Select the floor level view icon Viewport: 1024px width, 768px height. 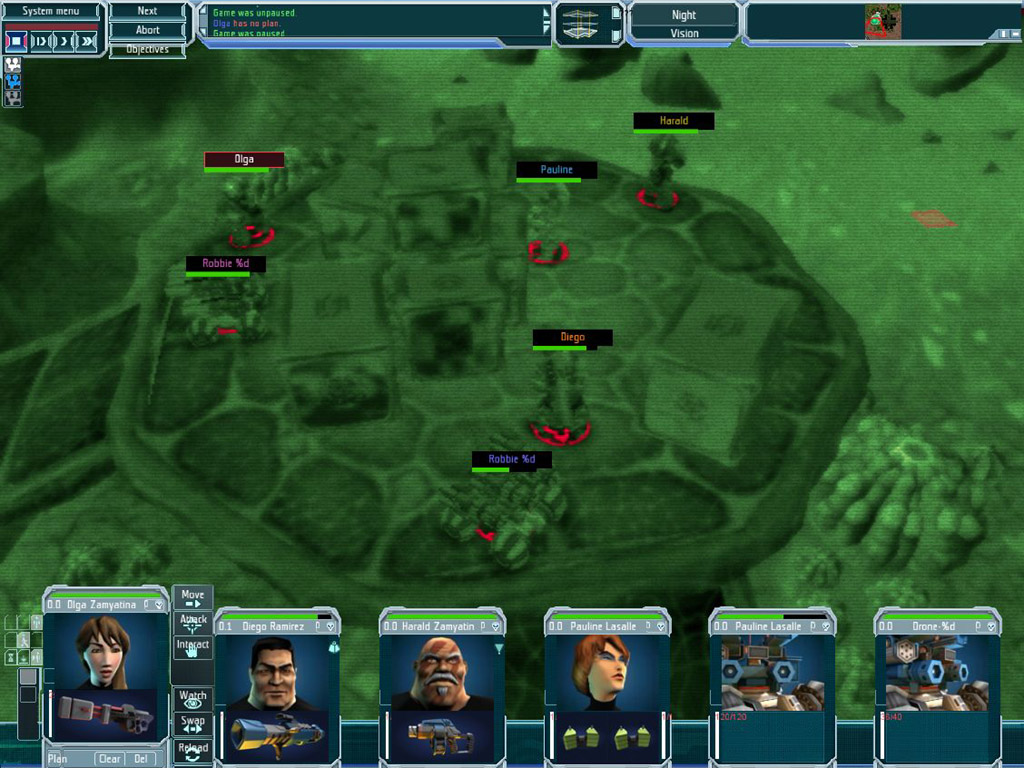(x=581, y=23)
